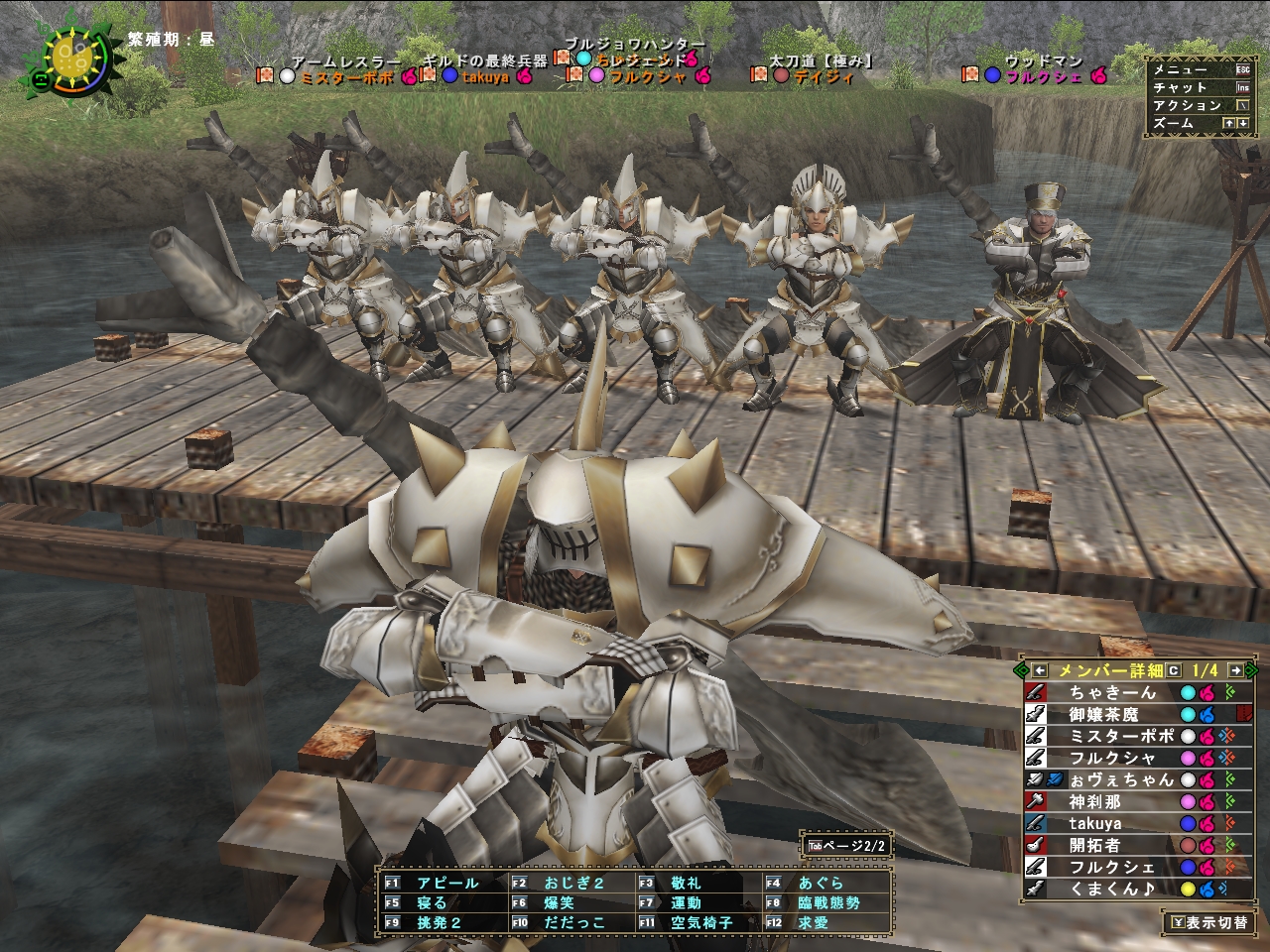Select member takuya in the member list

coord(1095,823)
